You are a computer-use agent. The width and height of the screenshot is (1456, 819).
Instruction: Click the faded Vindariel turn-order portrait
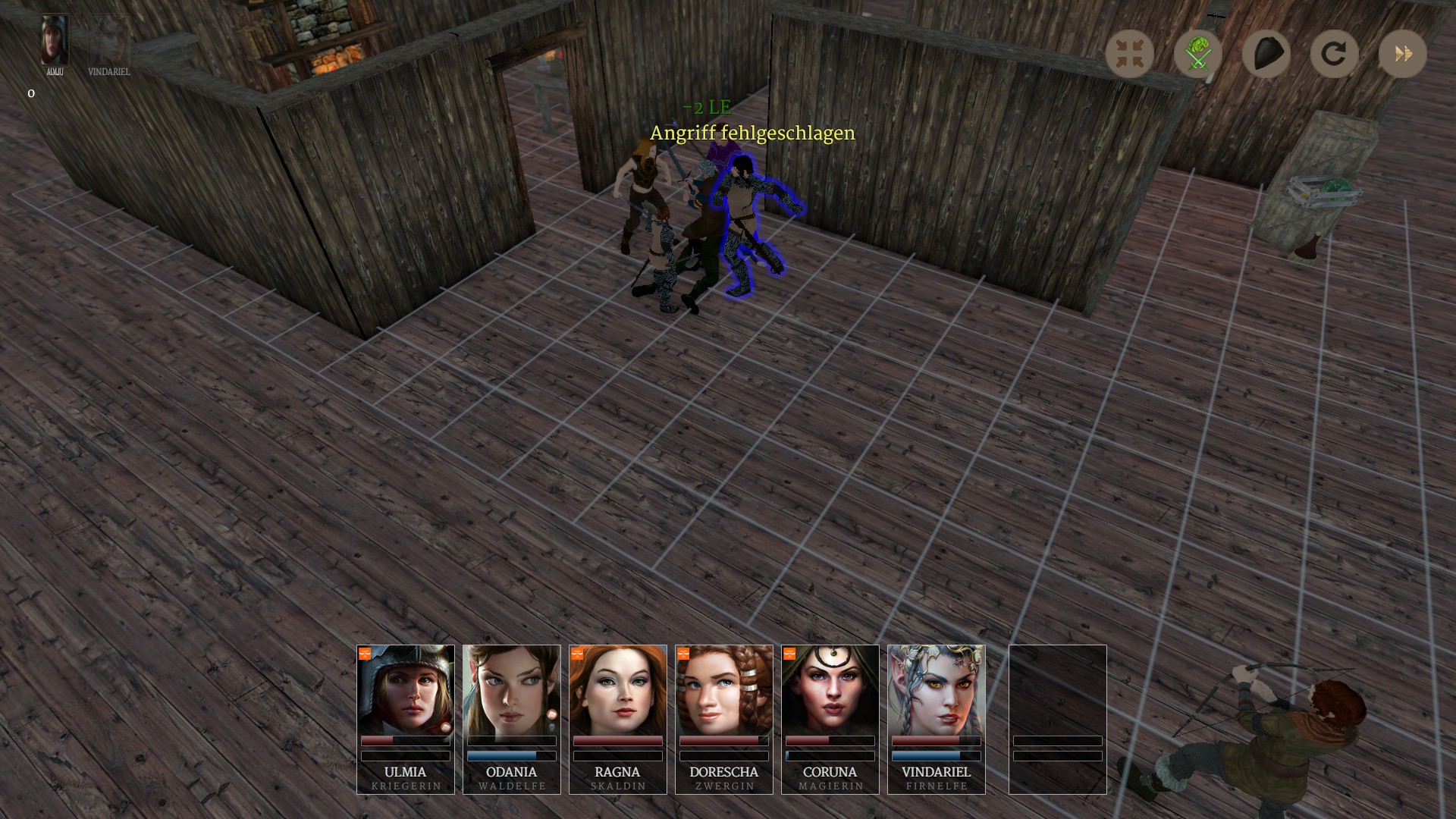108,40
